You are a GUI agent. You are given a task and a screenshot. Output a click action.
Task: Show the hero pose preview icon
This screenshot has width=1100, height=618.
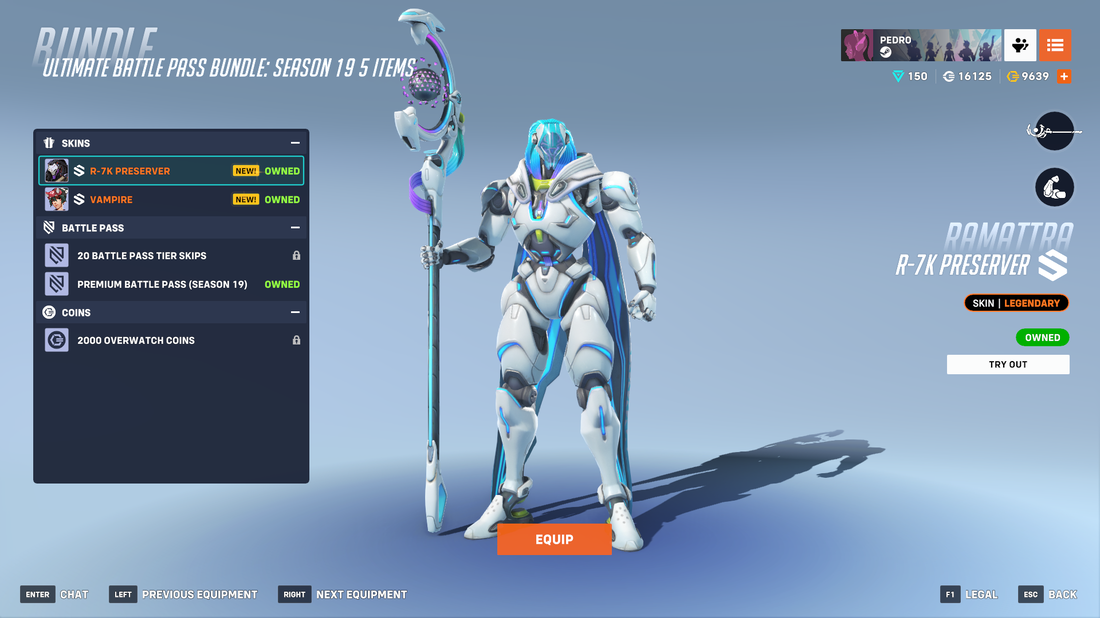point(1054,187)
